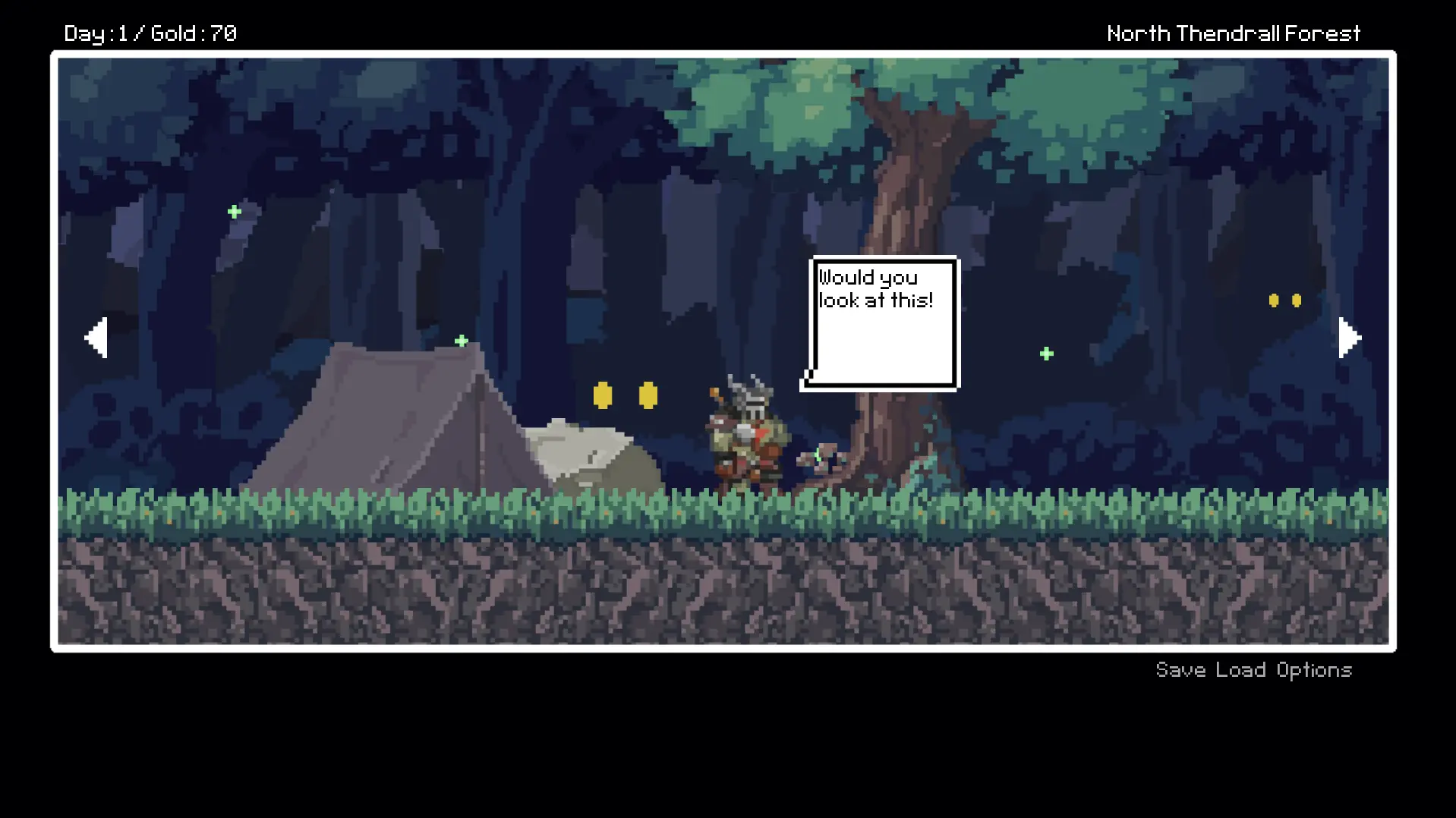The image size is (1456, 818).
Task: Click the left navigation arrow
Action: (x=96, y=338)
